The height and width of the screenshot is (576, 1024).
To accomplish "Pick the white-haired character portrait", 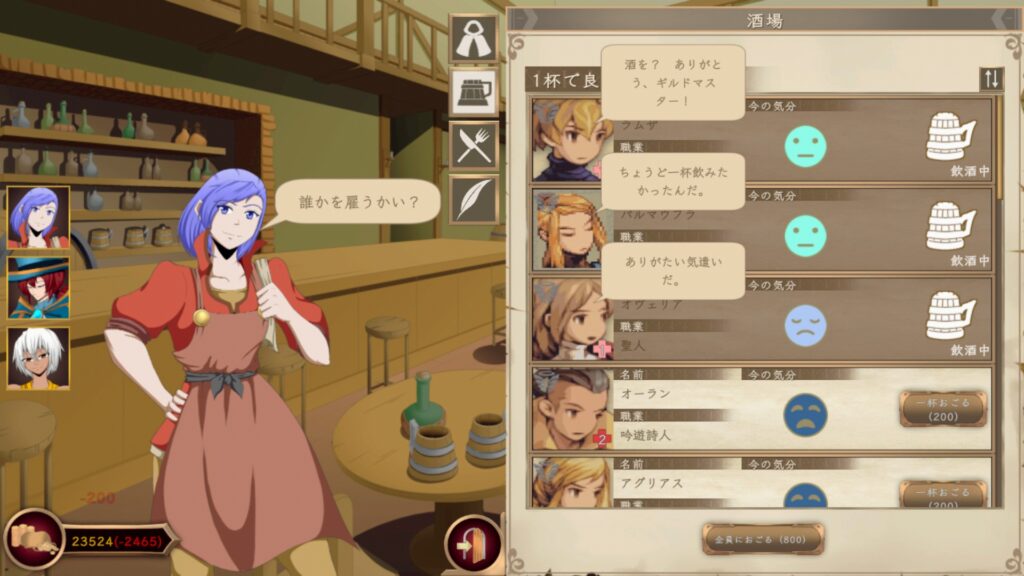I will (x=38, y=358).
